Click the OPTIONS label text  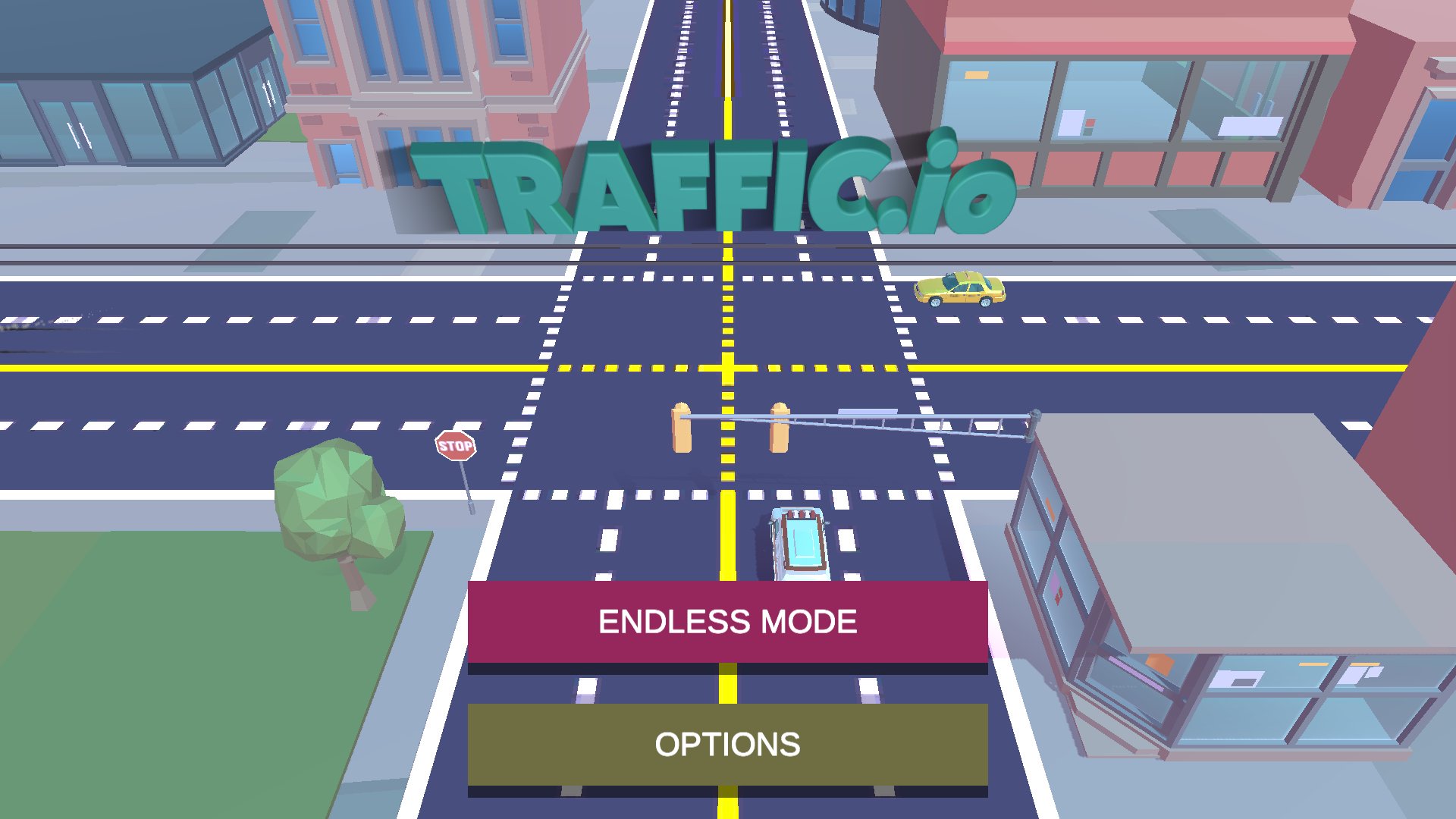pyautogui.click(x=726, y=745)
